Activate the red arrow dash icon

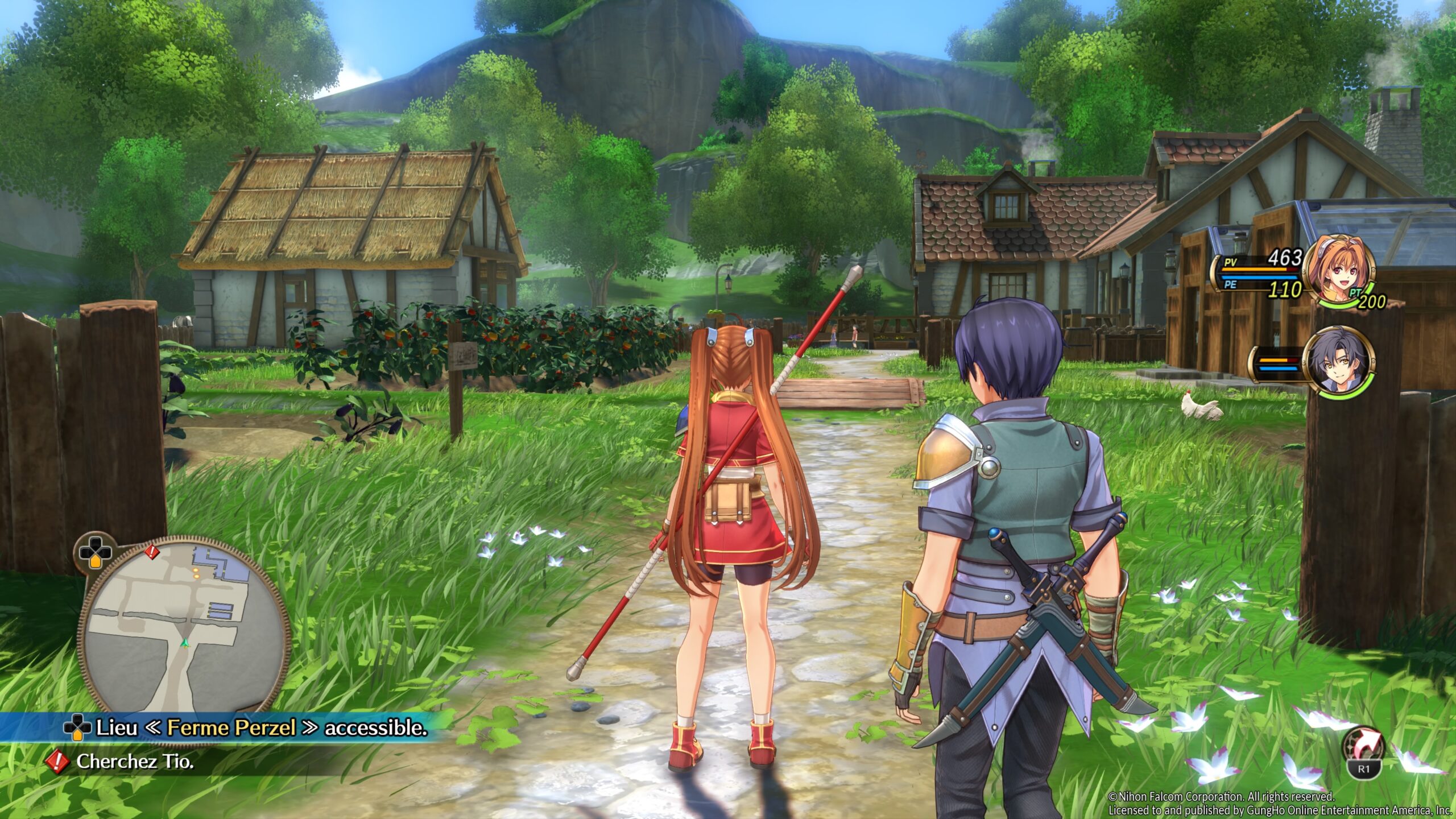pos(1363,748)
